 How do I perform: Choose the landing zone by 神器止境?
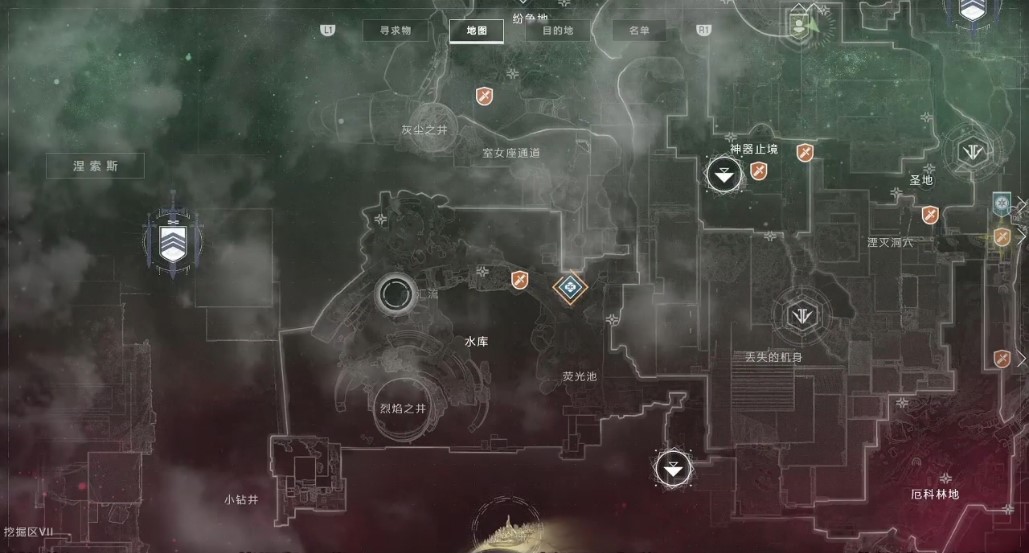(723, 176)
